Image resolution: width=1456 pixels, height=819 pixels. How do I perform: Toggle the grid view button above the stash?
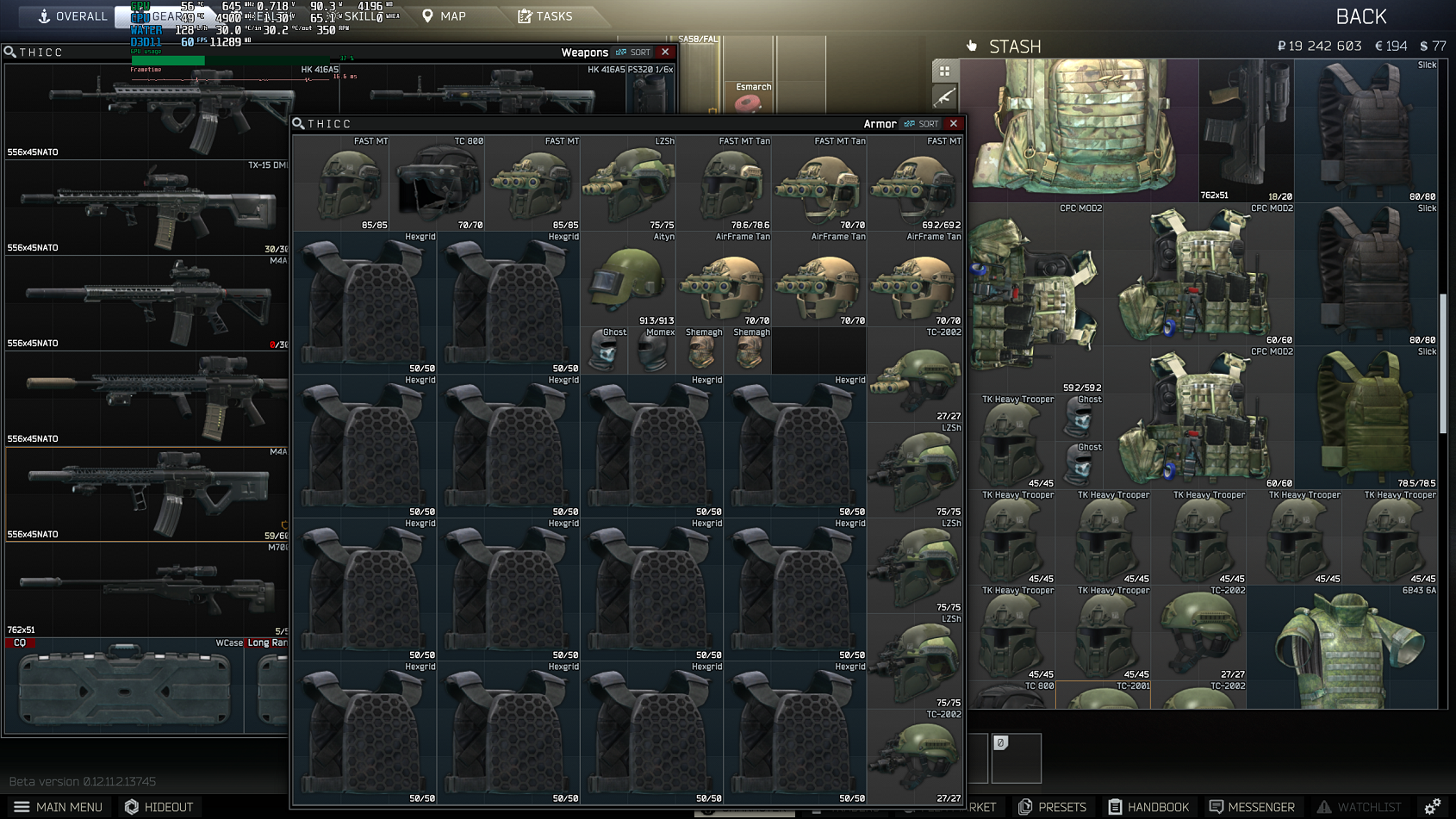coord(945,69)
